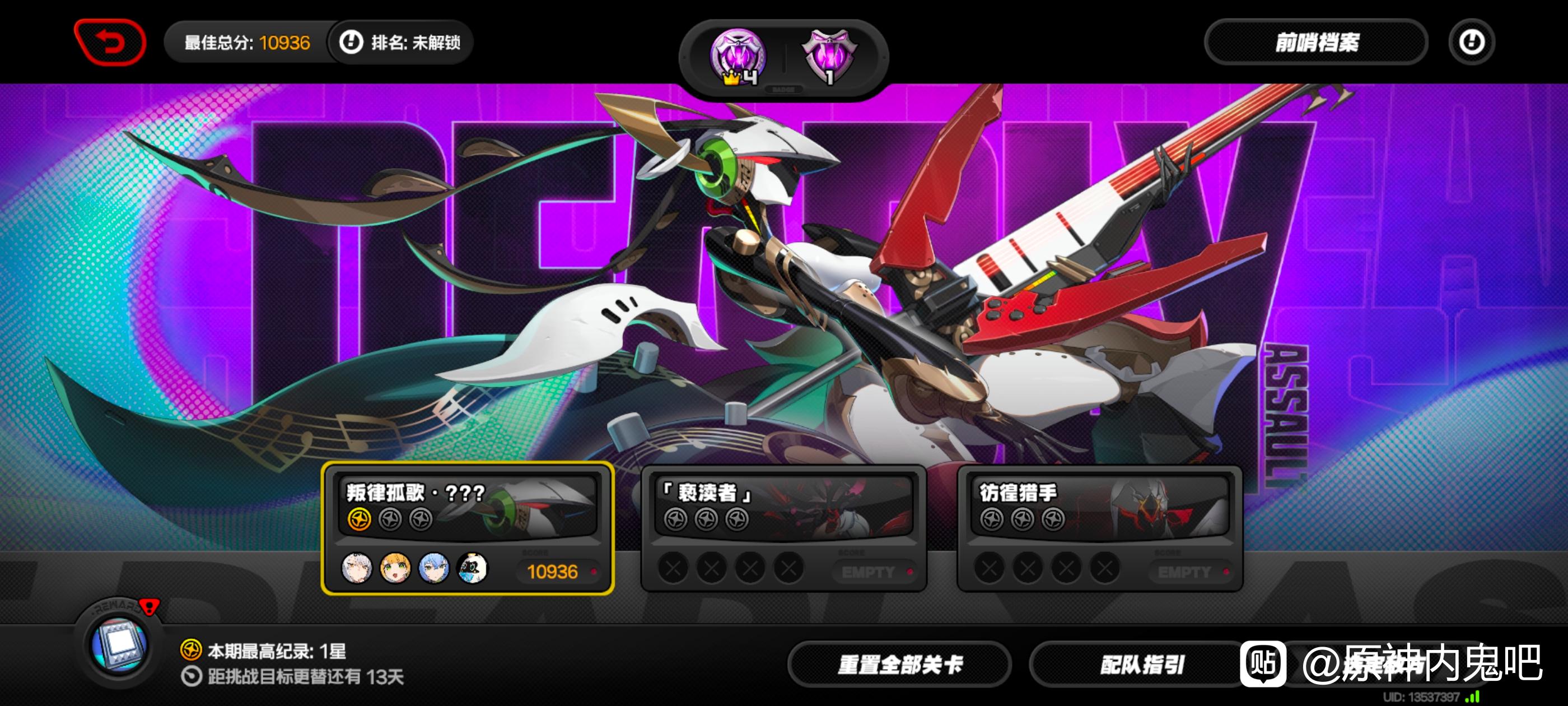View the crowned purple badge with number 4
The height and width of the screenshot is (706, 1568).
[738, 57]
